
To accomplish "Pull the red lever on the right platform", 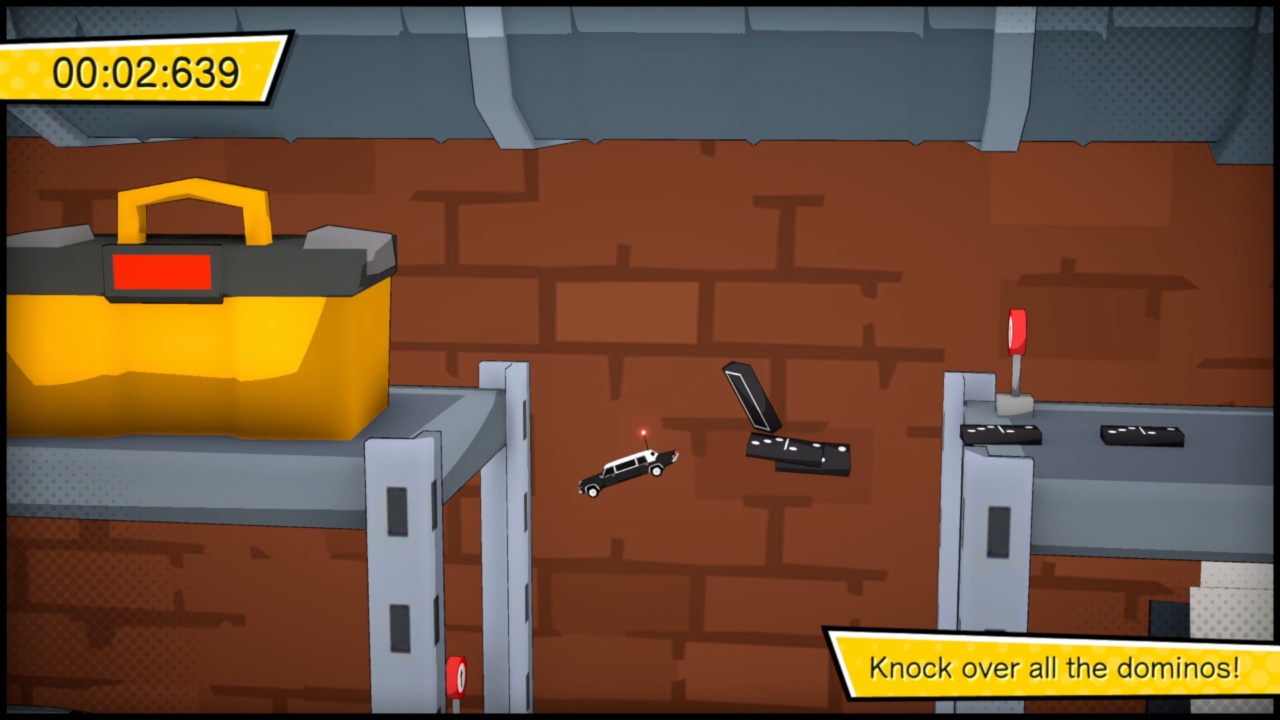I will (1017, 330).
